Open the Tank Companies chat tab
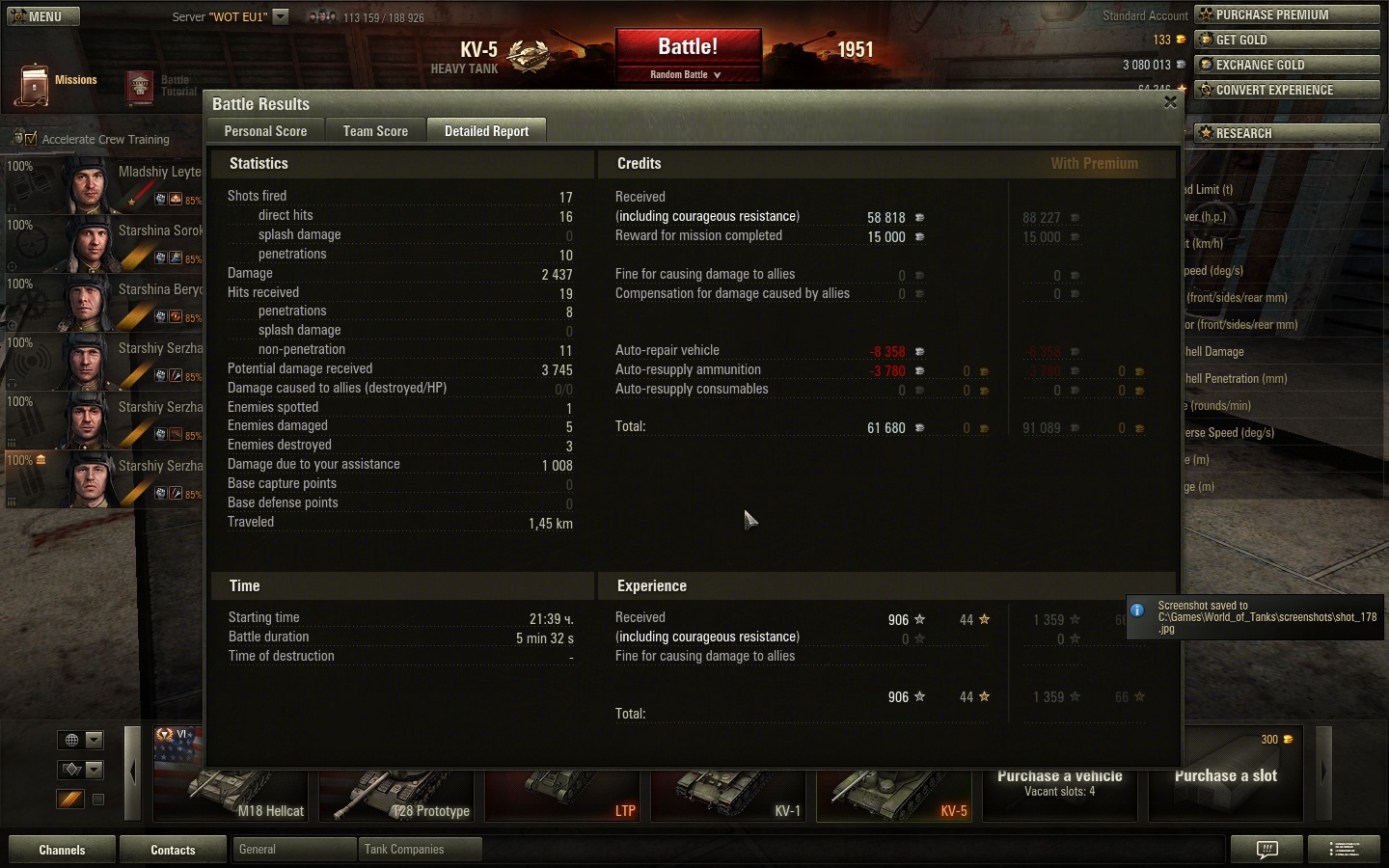 [x=419, y=850]
